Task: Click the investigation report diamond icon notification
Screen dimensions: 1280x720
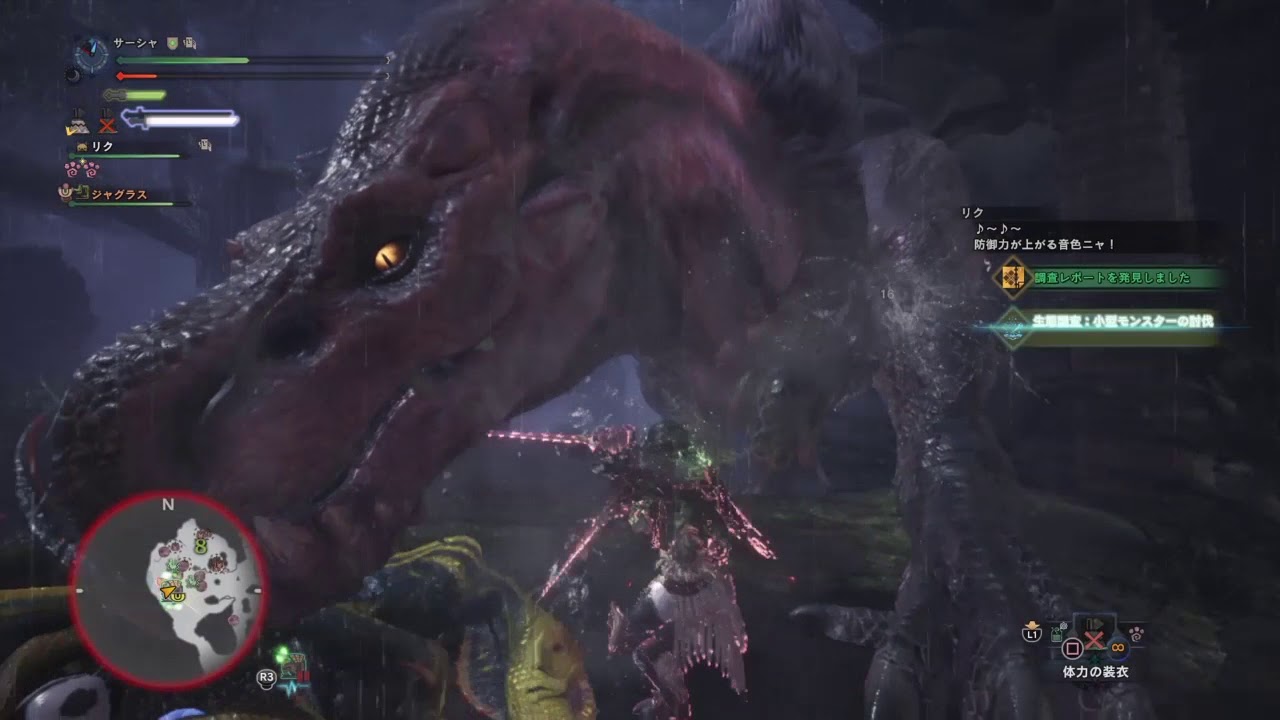Action: 1013,279
